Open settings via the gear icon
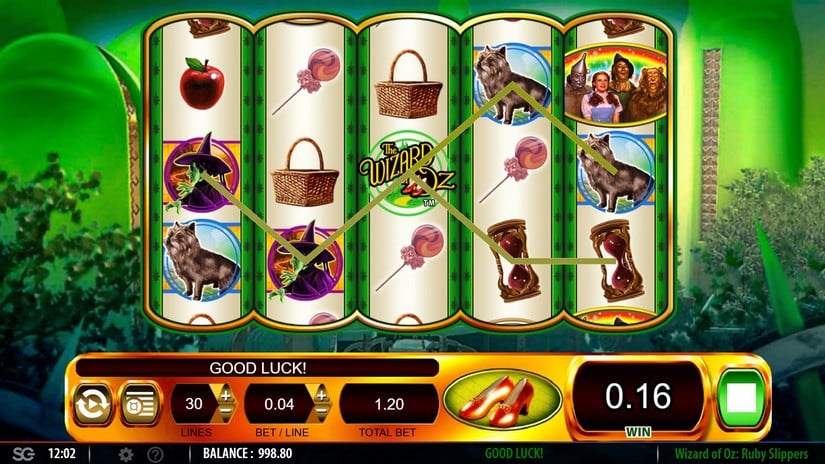Viewport: 825px width, 464px height. [x=126, y=454]
